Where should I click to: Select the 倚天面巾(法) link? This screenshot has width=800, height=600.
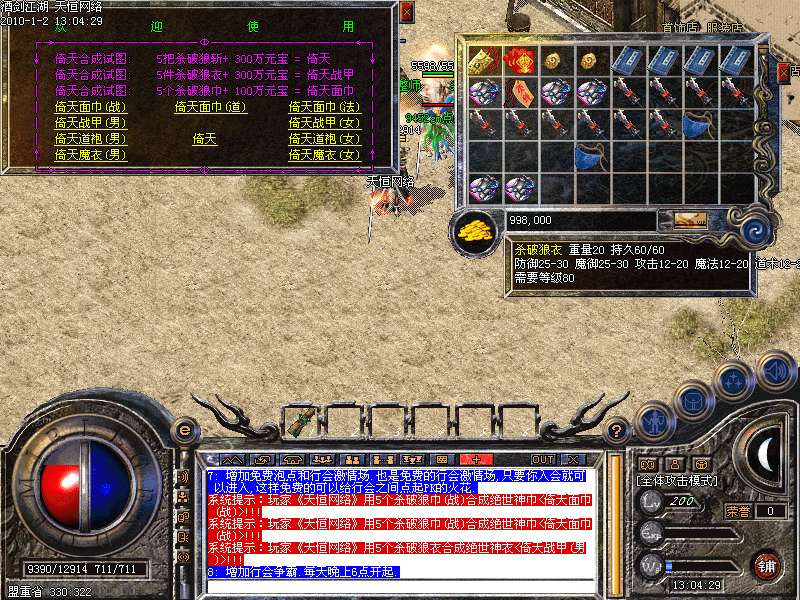[x=324, y=107]
